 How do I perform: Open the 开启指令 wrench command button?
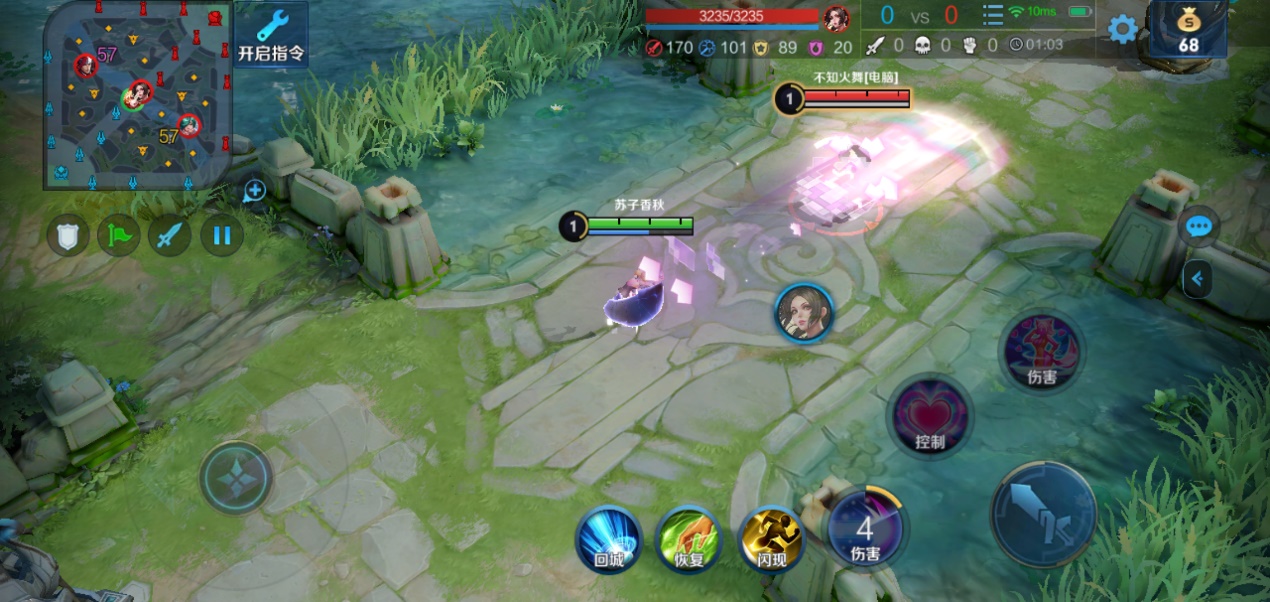point(271,35)
